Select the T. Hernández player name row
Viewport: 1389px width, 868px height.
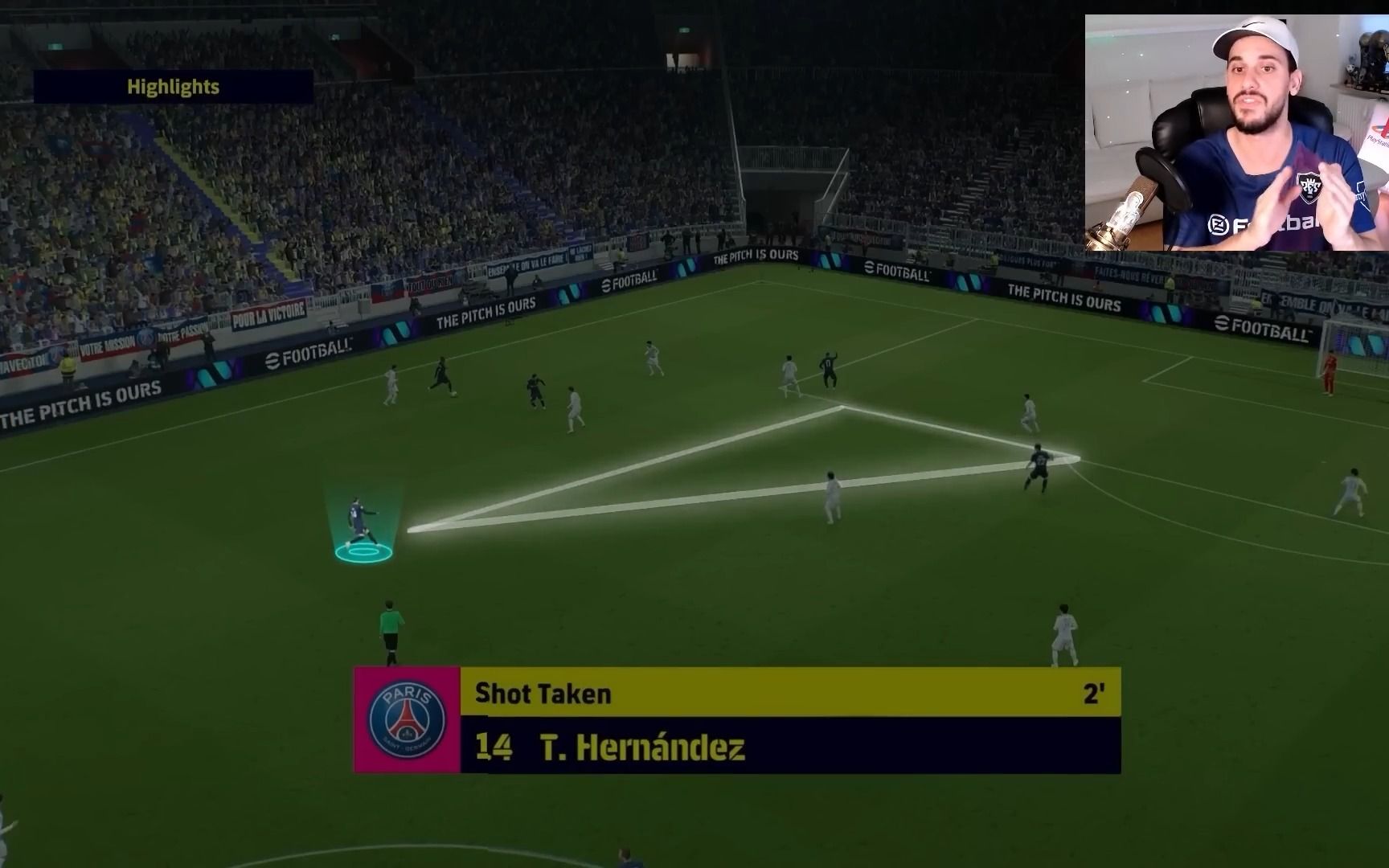pyautogui.click(x=789, y=747)
